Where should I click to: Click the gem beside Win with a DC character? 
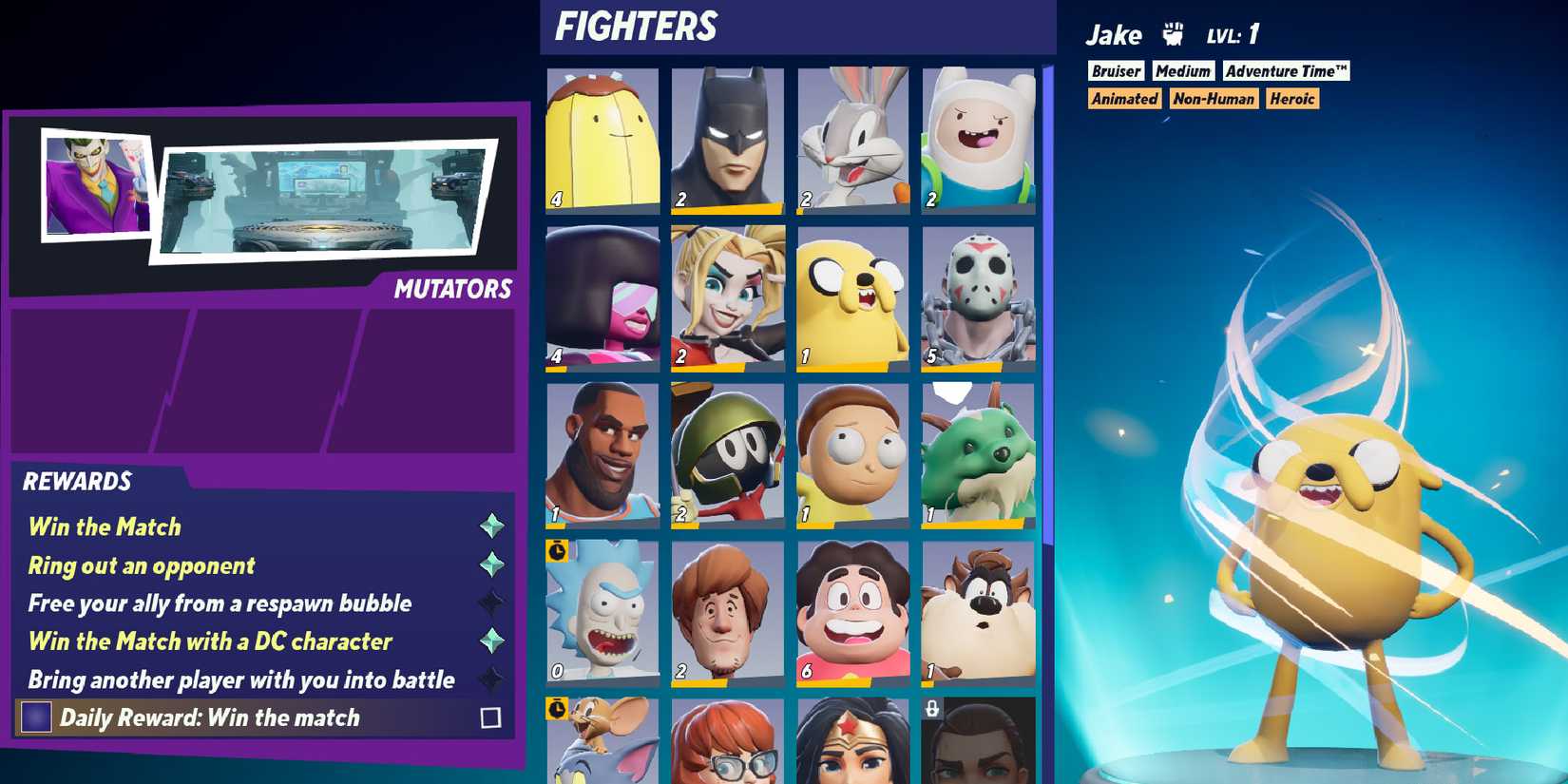click(493, 640)
